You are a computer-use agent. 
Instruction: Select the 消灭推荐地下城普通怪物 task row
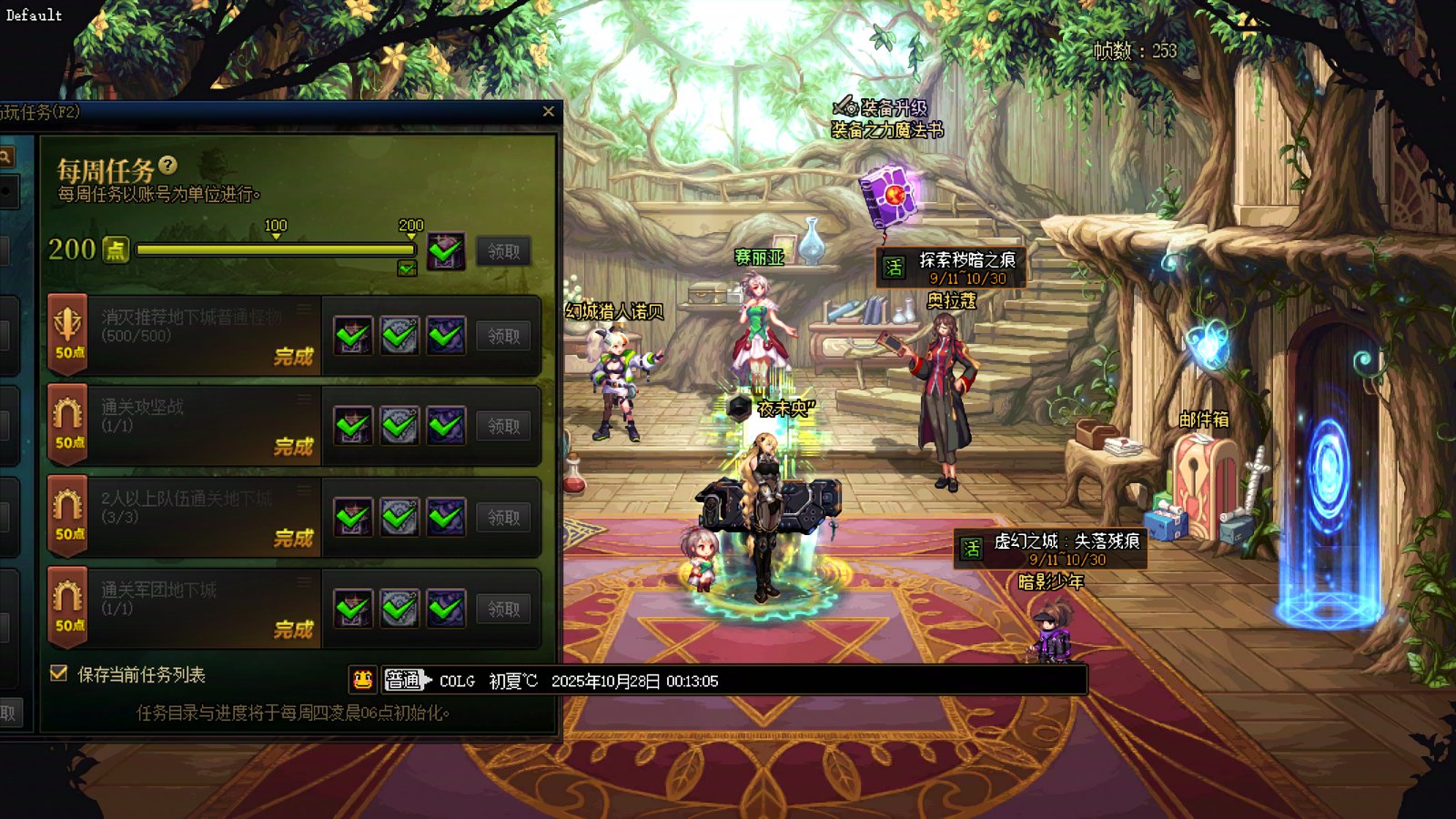(x=191, y=334)
